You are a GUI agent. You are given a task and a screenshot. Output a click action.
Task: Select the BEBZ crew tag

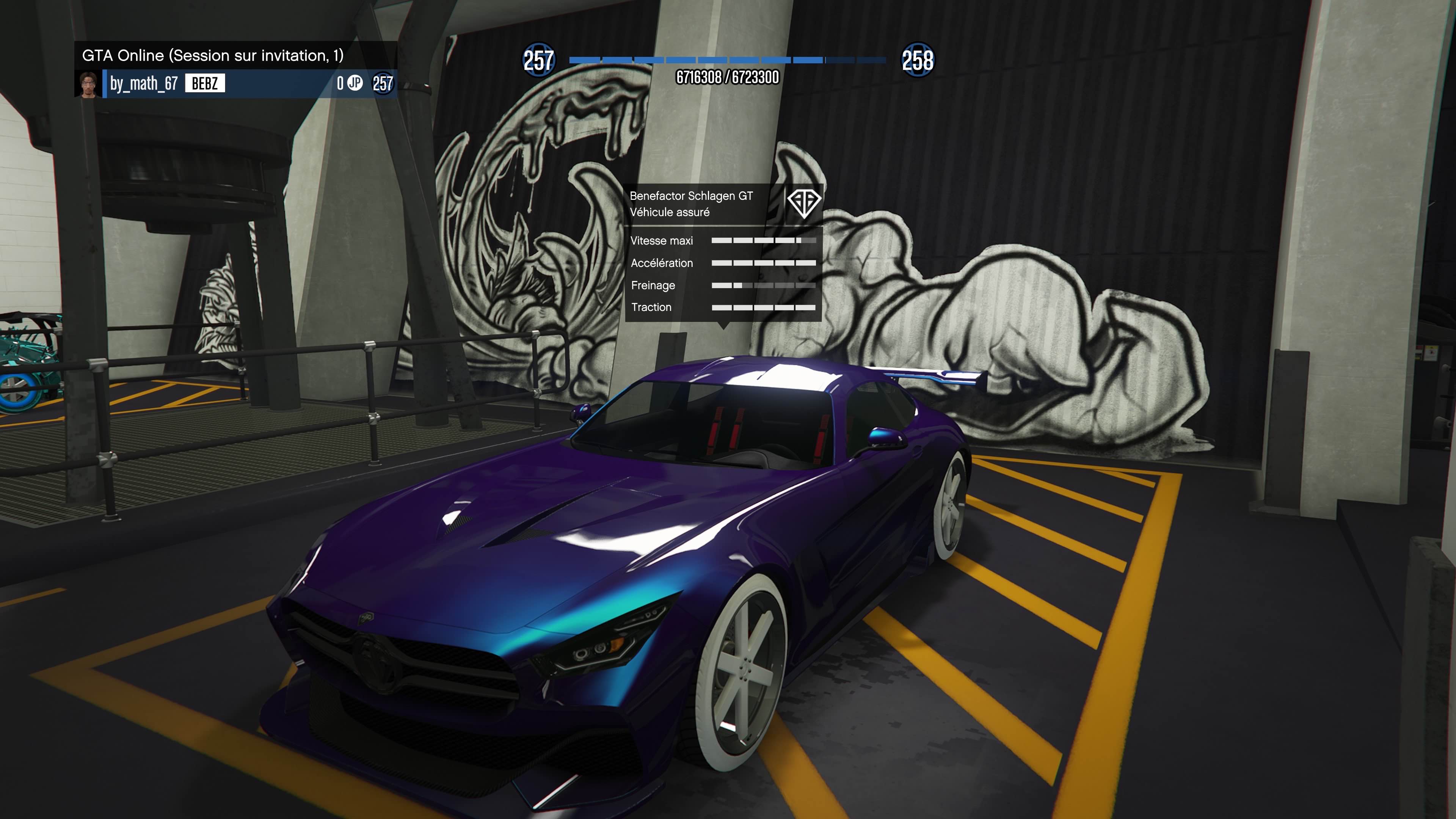(205, 84)
